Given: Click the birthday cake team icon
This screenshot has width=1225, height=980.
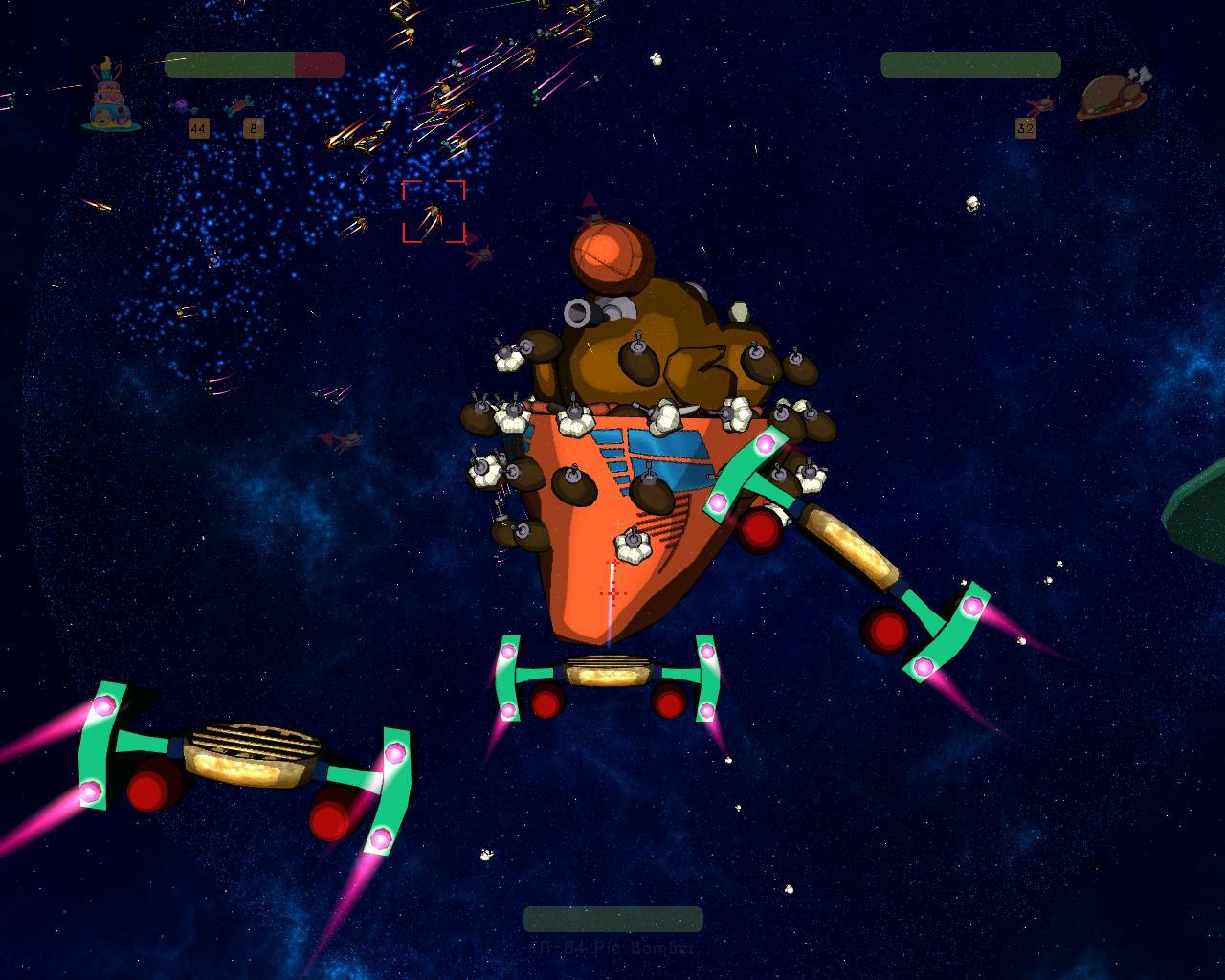Looking at the screenshot, I should (x=113, y=97).
